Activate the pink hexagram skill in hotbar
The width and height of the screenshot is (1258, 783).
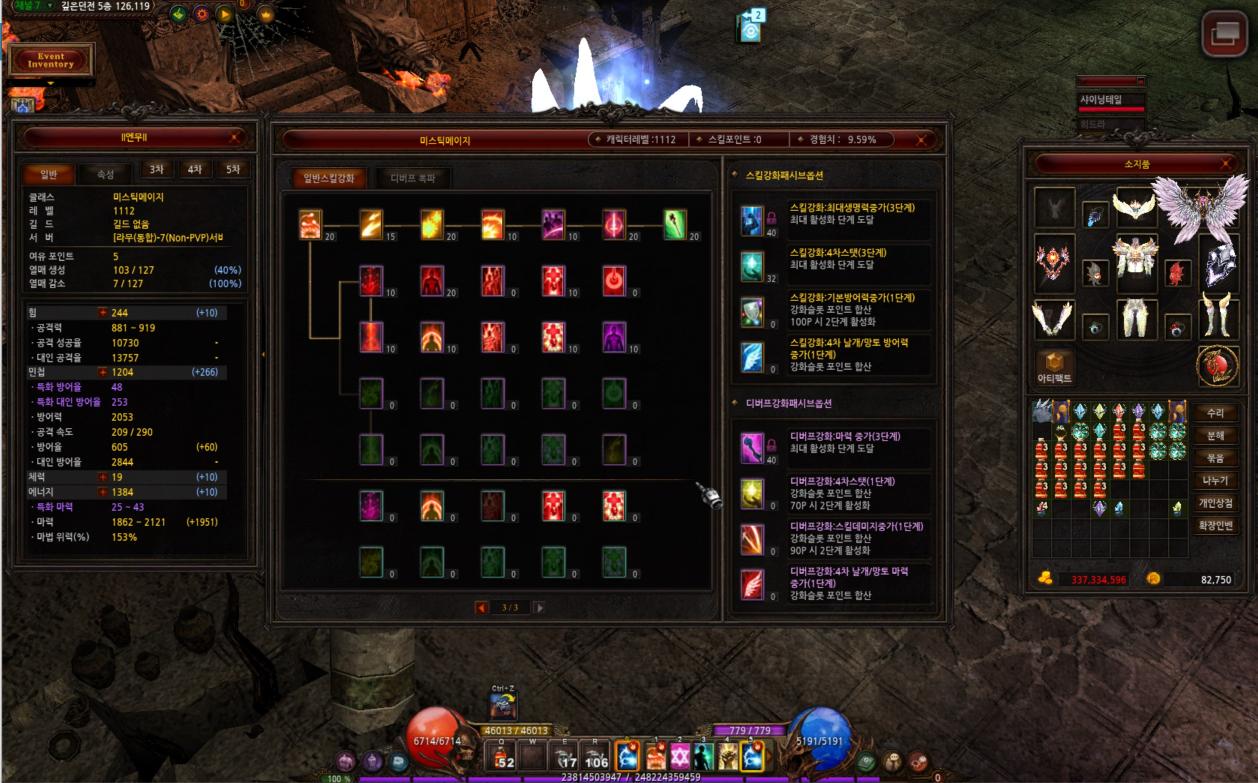(680, 755)
